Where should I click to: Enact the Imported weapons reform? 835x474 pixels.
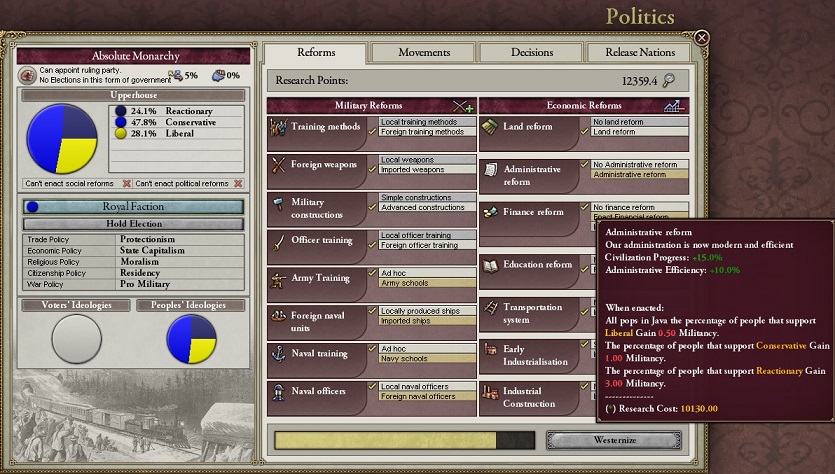pyautogui.click(x=422, y=169)
